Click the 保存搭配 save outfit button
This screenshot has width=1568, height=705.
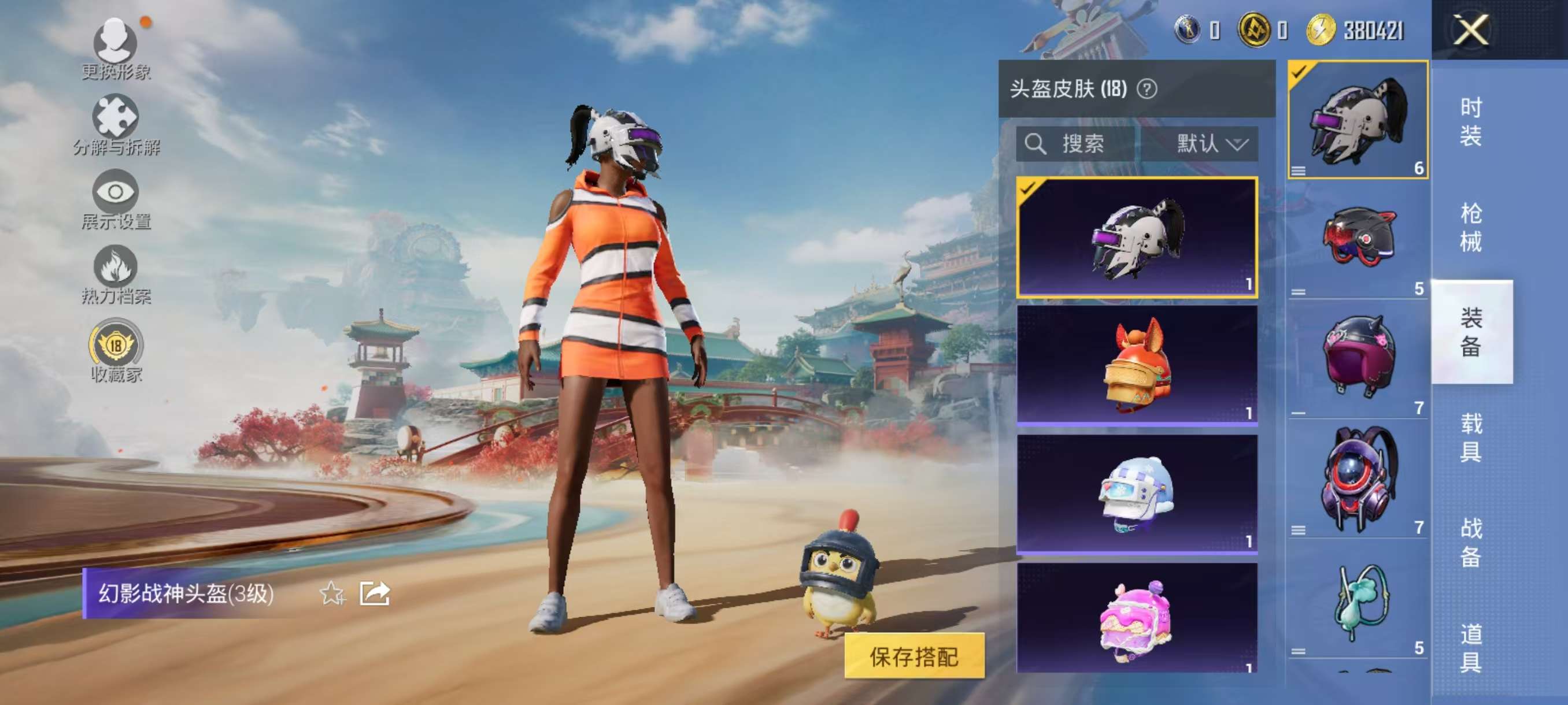(914, 656)
